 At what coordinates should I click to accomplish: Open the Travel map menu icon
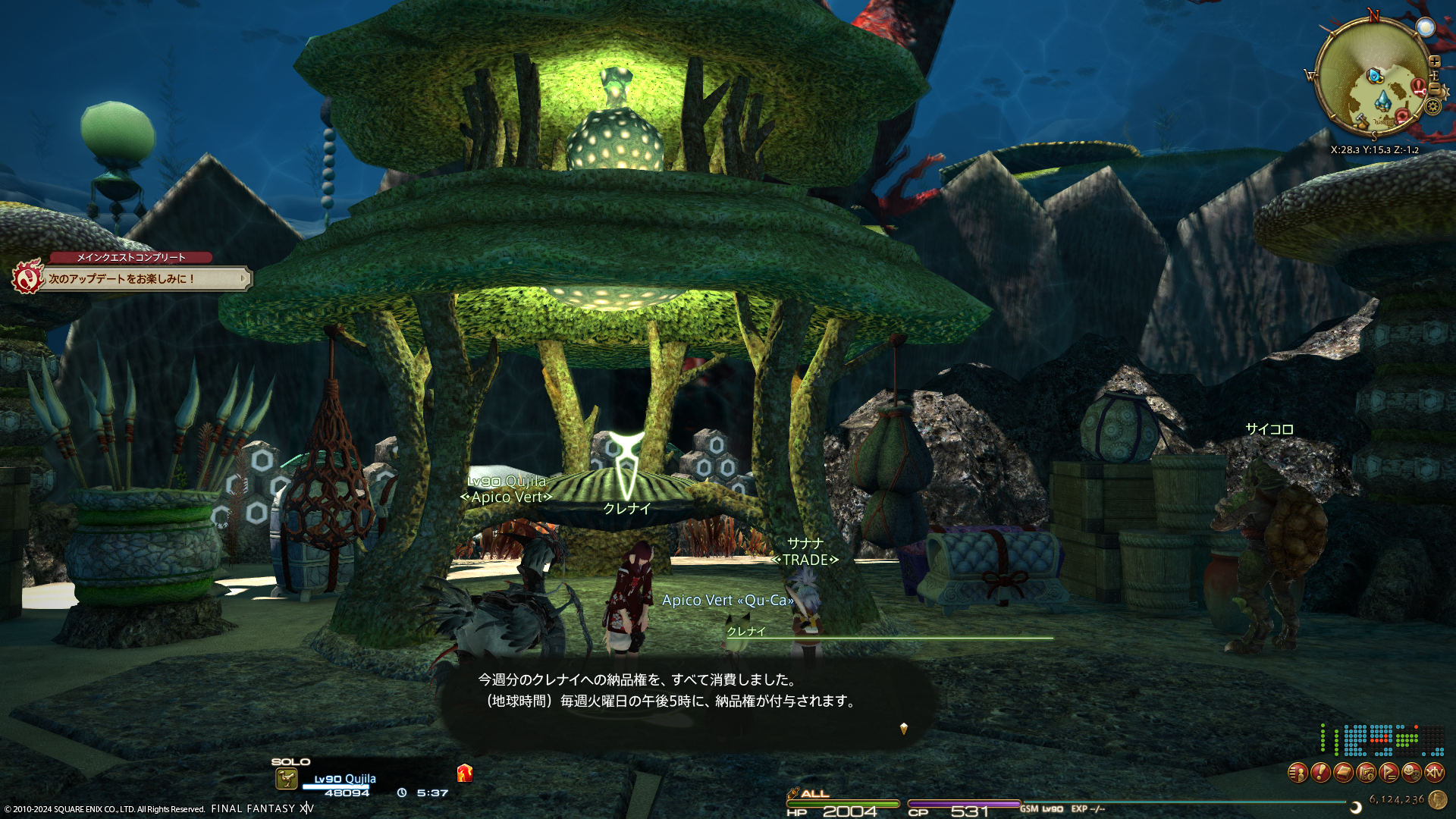point(1366,773)
